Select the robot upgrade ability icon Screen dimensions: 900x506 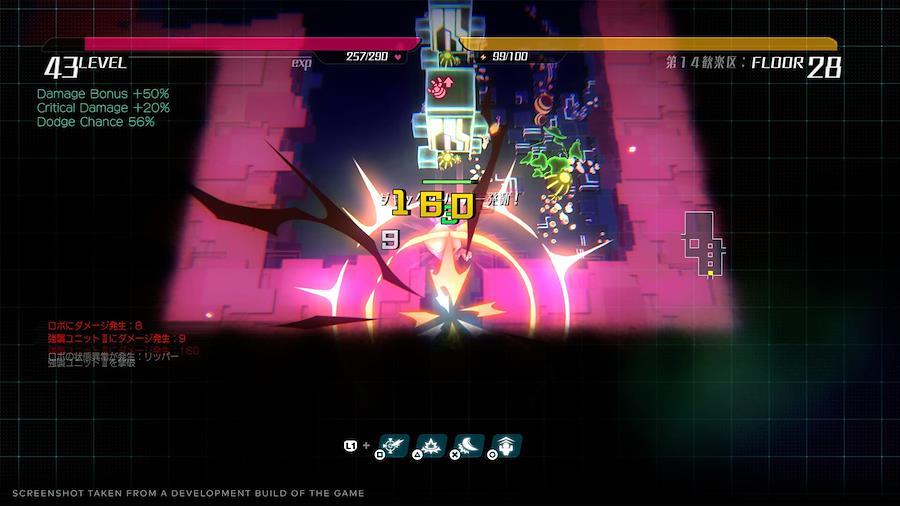pyautogui.click(x=508, y=445)
